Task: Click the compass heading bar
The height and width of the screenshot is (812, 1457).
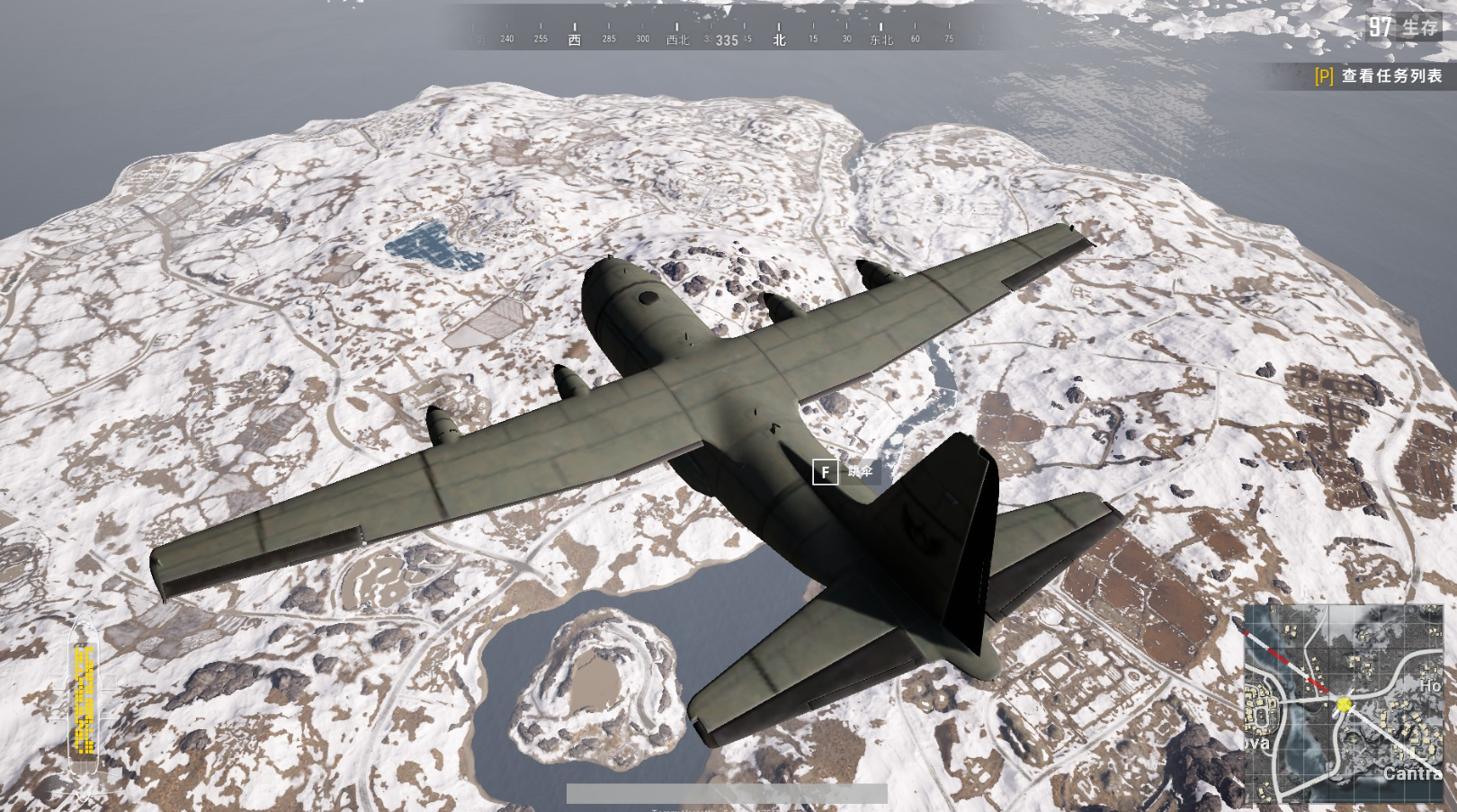Action: [x=727, y=38]
